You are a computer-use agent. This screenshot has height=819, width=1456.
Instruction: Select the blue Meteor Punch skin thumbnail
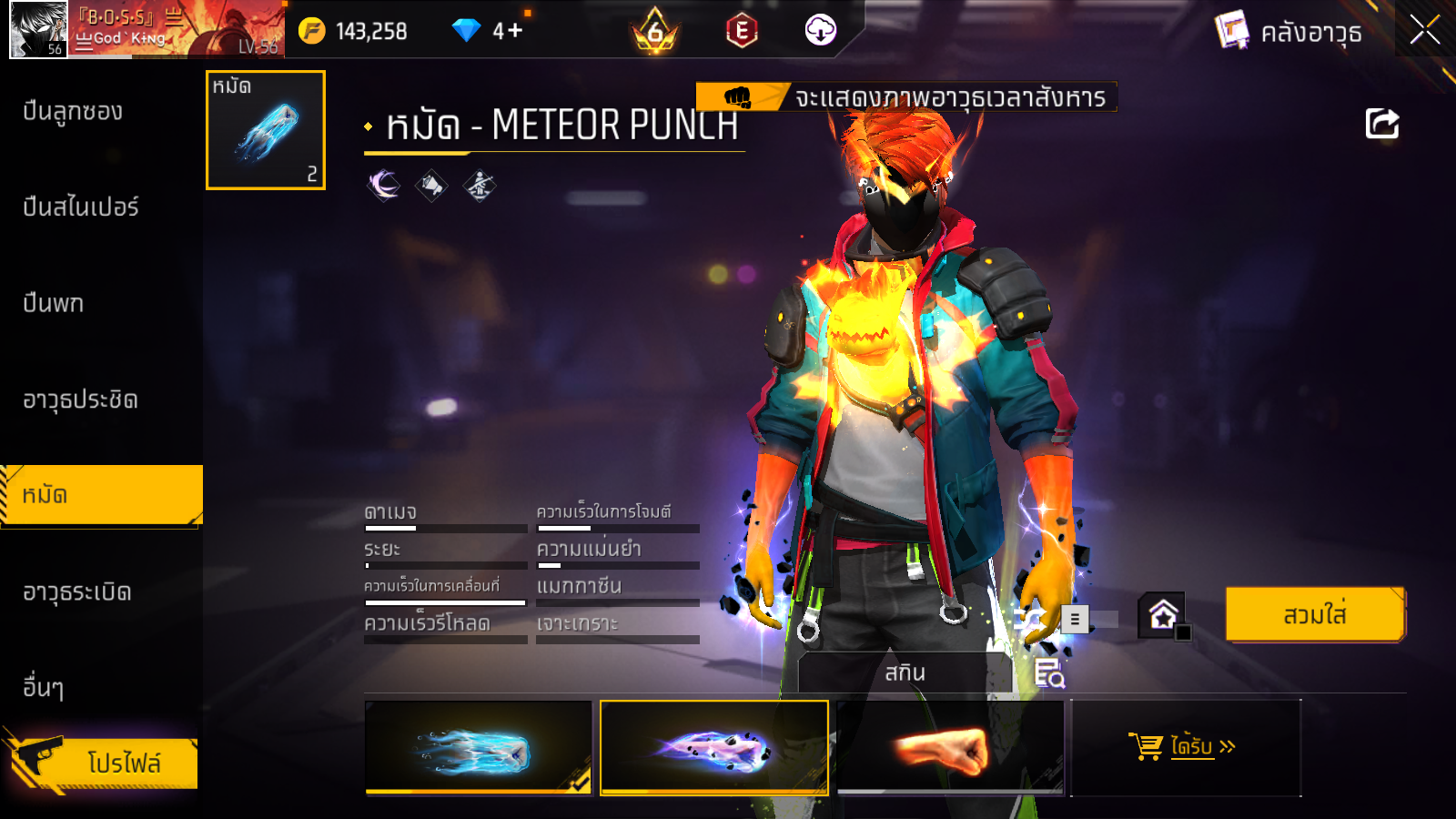point(479,748)
